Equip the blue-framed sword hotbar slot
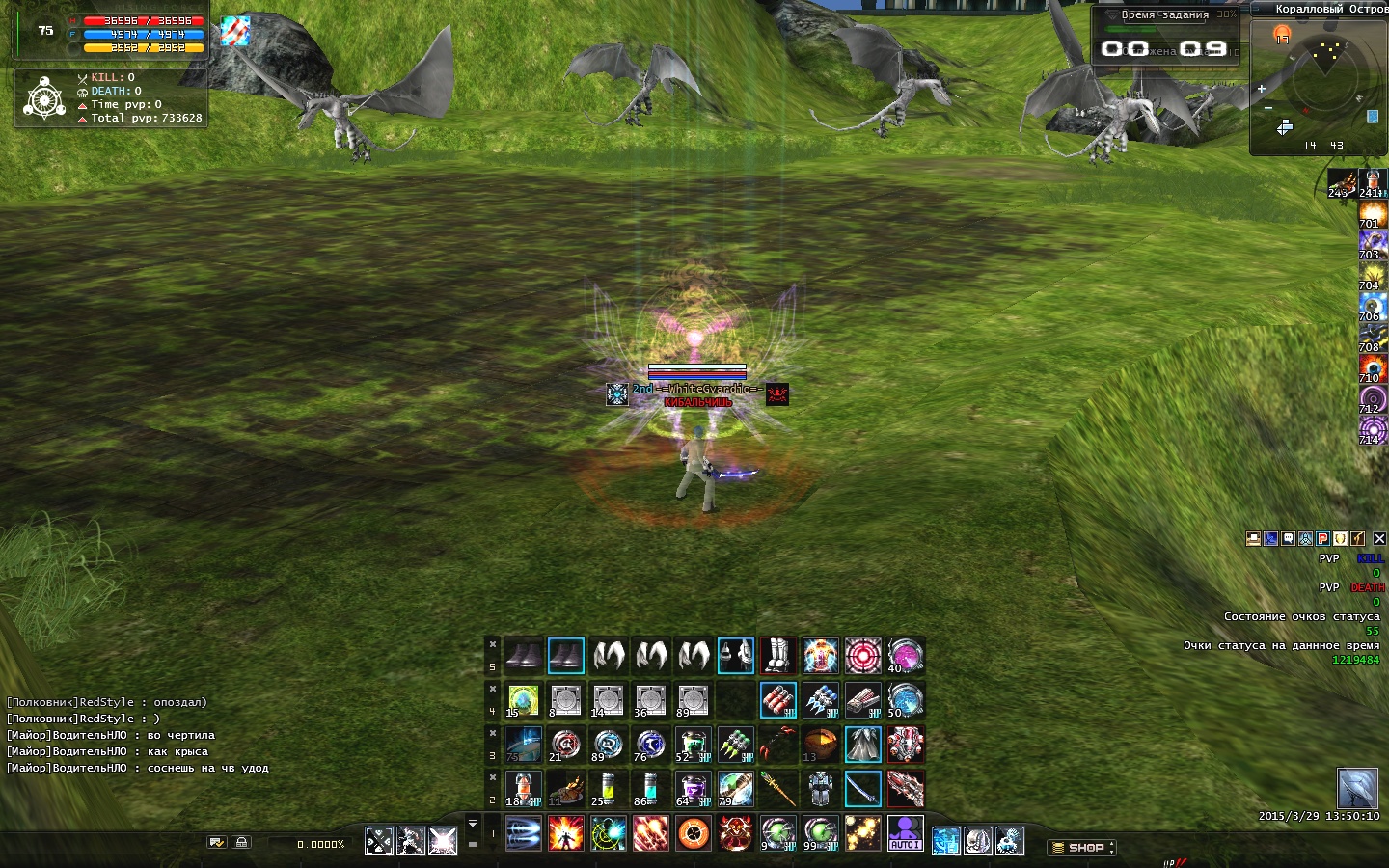Screen dimensions: 1389x868 (862, 789)
